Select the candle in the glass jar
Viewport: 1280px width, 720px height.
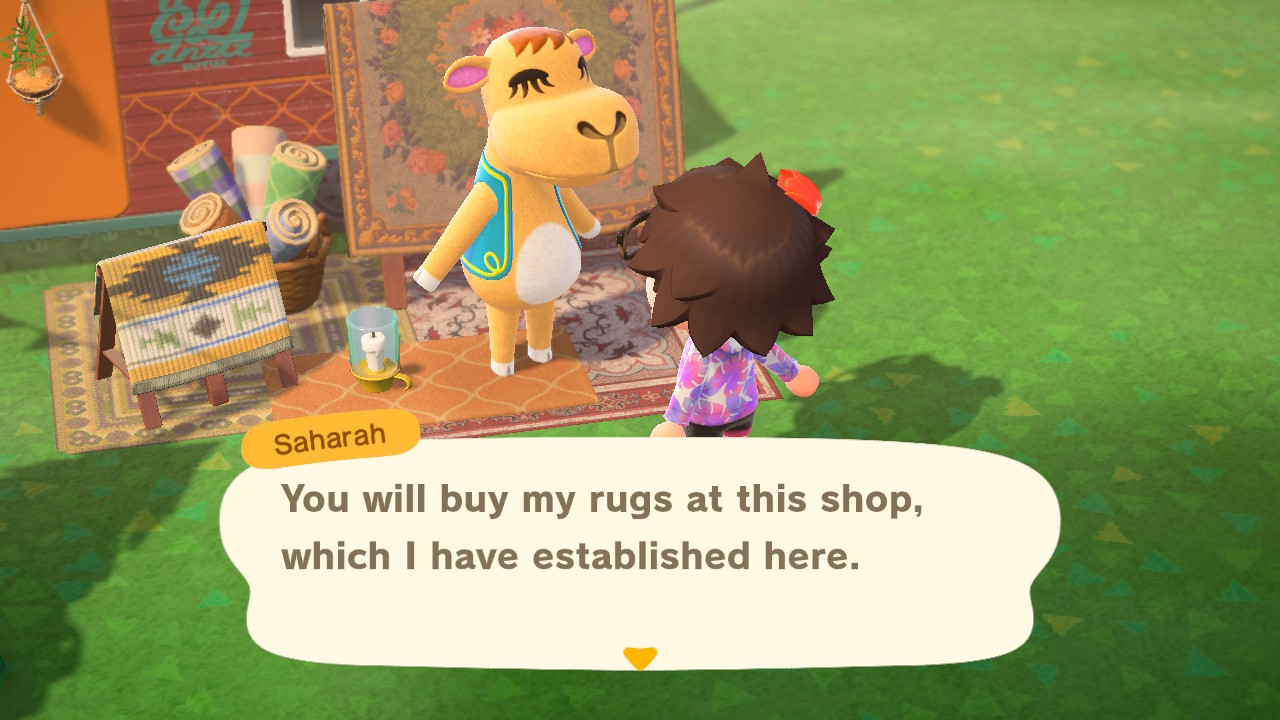[370, 345]
